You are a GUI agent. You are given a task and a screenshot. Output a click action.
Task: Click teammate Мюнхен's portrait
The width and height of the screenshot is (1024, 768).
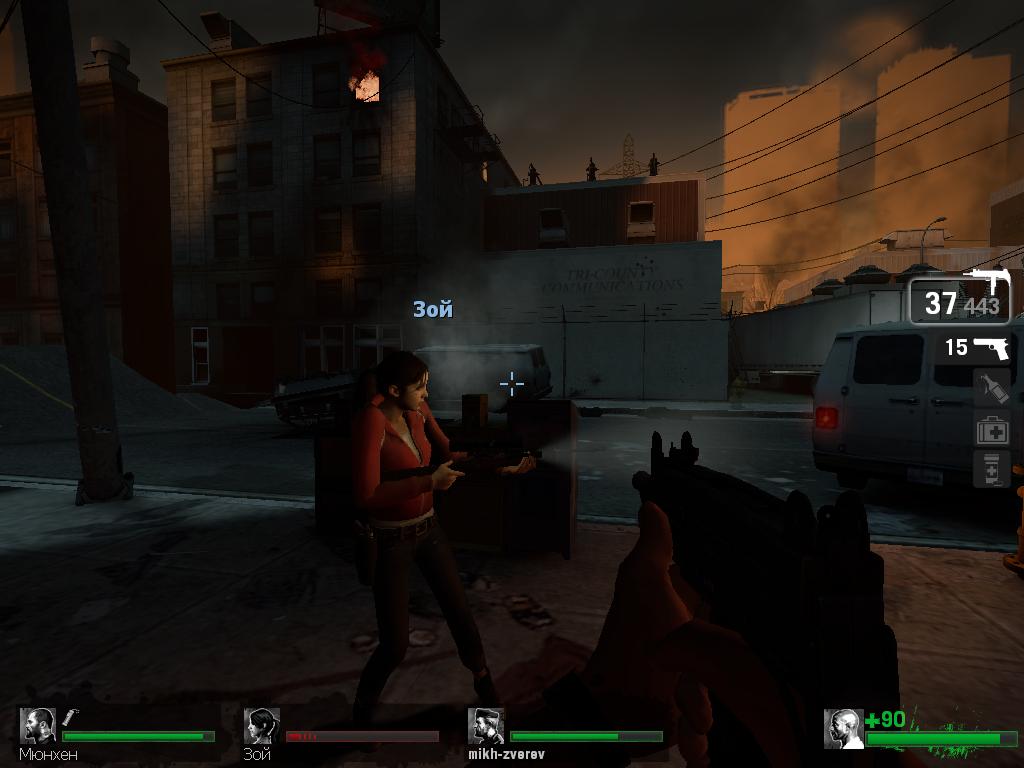(39, 726)
